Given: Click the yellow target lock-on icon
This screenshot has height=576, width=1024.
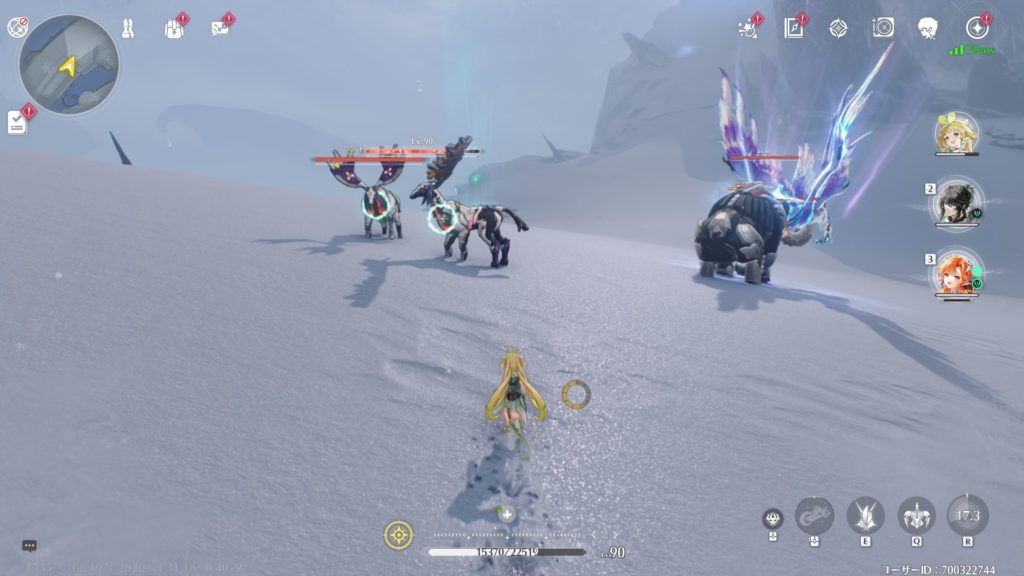Looking at the screenshot, I should click(398, 535).
